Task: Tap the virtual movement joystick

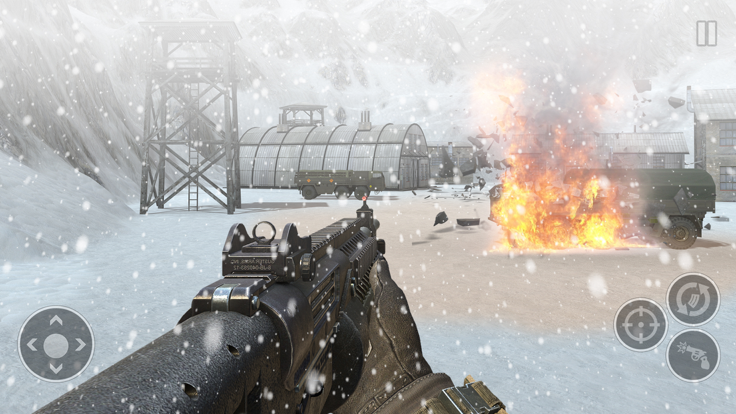Action: pyautogui.click(x=56, y=344)
